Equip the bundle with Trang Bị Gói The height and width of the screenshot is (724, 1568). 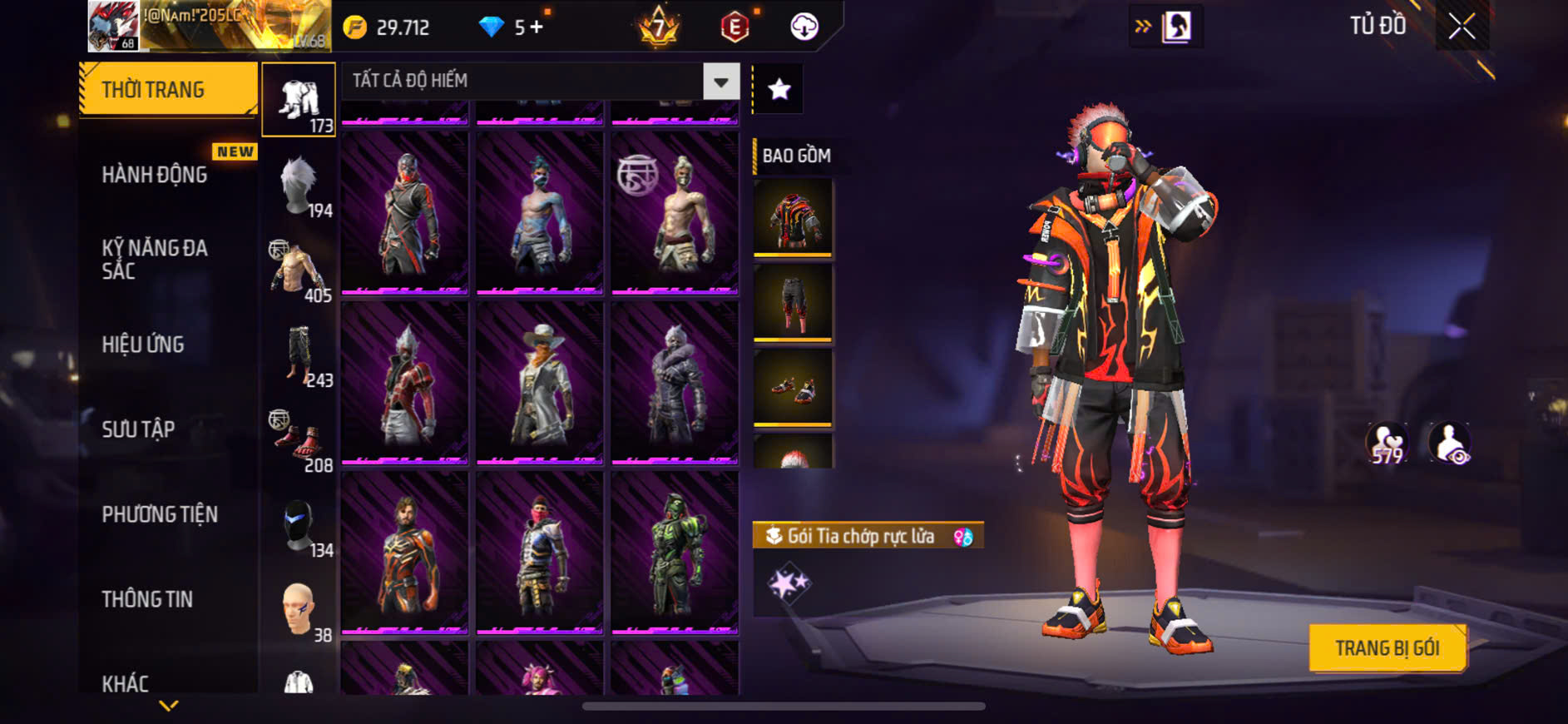click(x=1387, y=647)
